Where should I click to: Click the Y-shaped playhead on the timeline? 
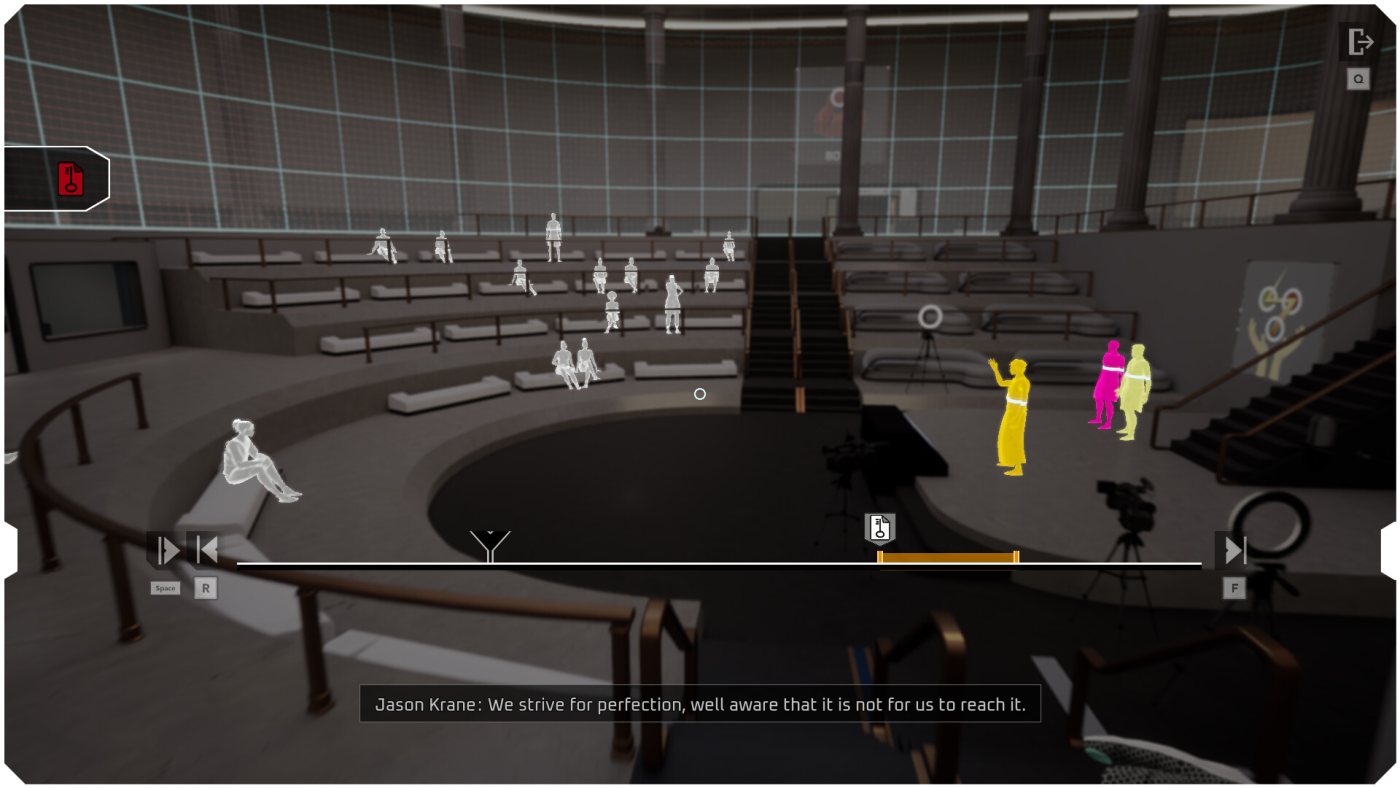(x=490, y=546)
